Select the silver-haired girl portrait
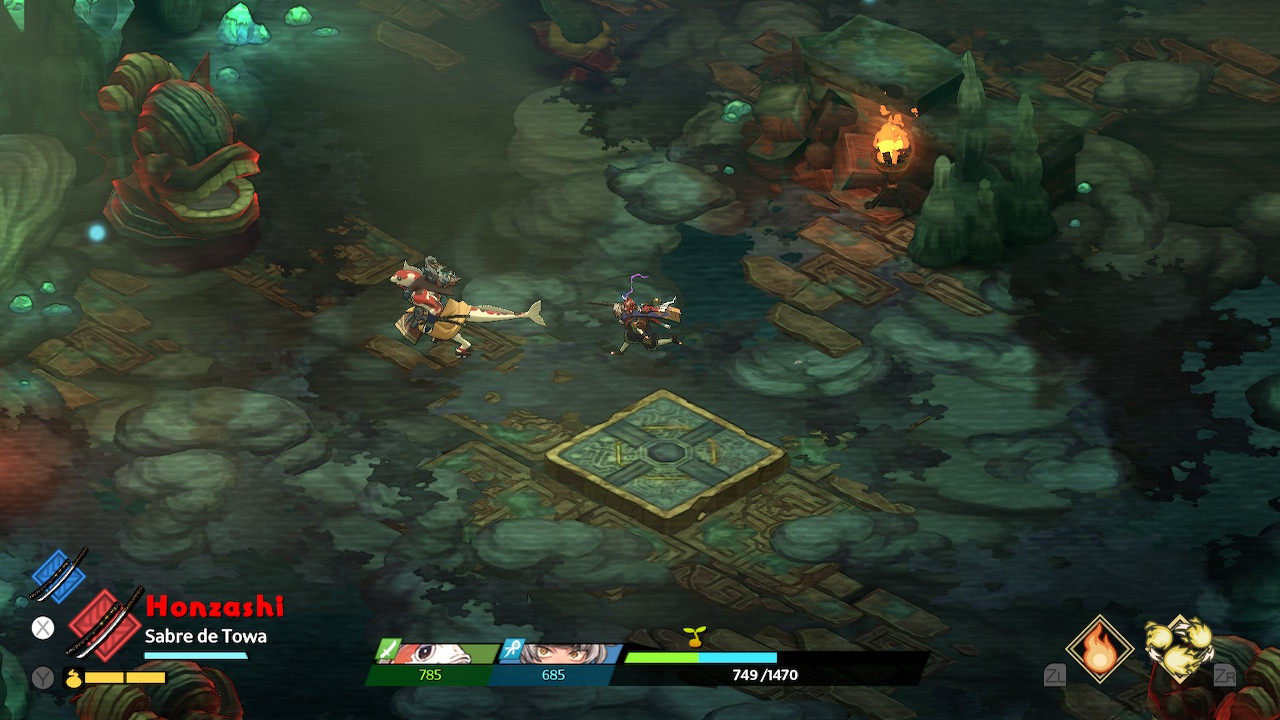1280x720 pixels. pos(560,654)
